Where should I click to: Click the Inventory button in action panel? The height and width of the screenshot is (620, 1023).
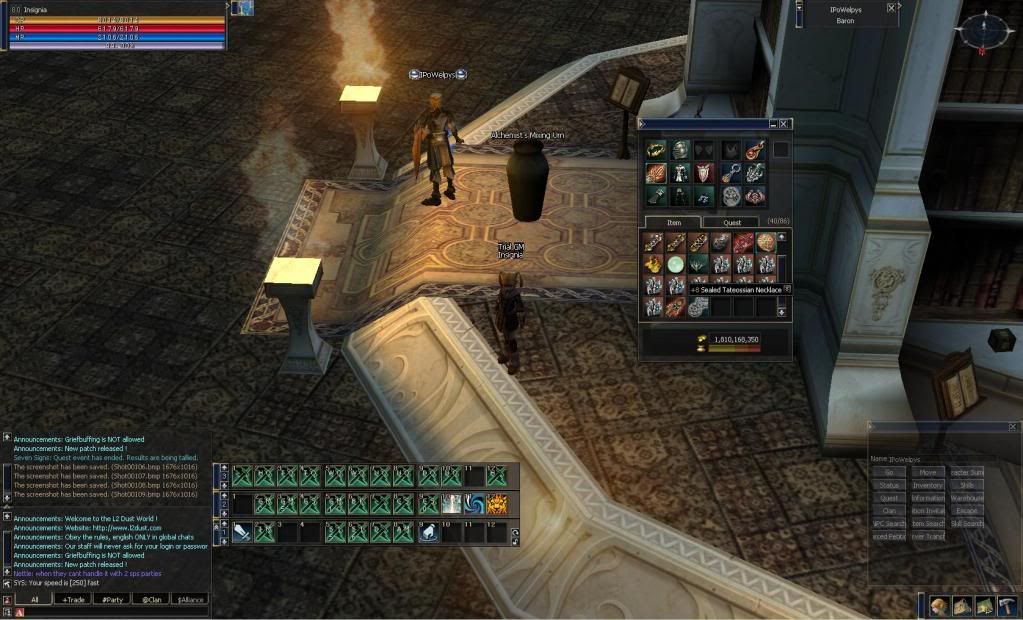(928, 485)
